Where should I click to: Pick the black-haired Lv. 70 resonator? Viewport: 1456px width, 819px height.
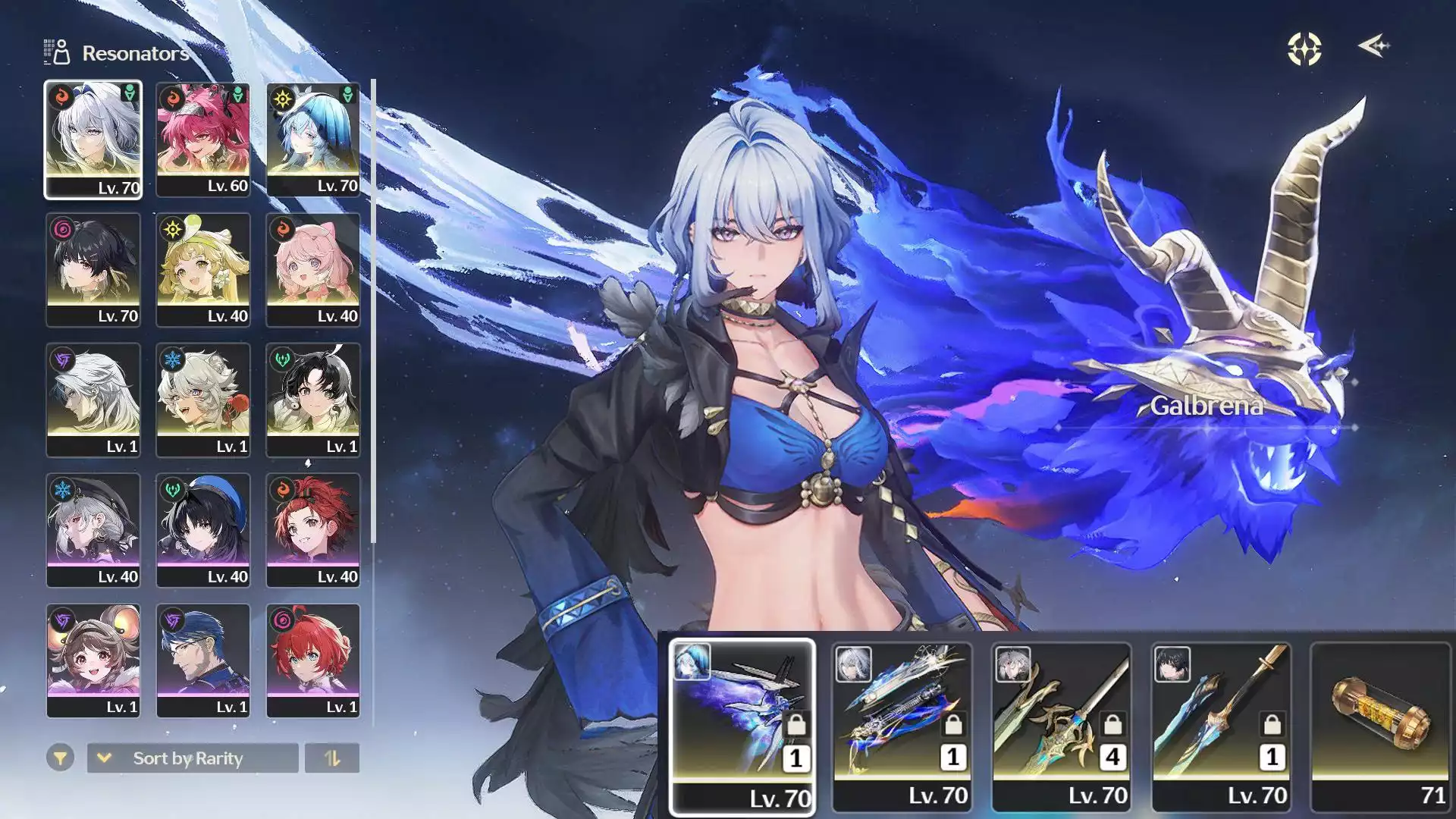(x=93, y=270)
